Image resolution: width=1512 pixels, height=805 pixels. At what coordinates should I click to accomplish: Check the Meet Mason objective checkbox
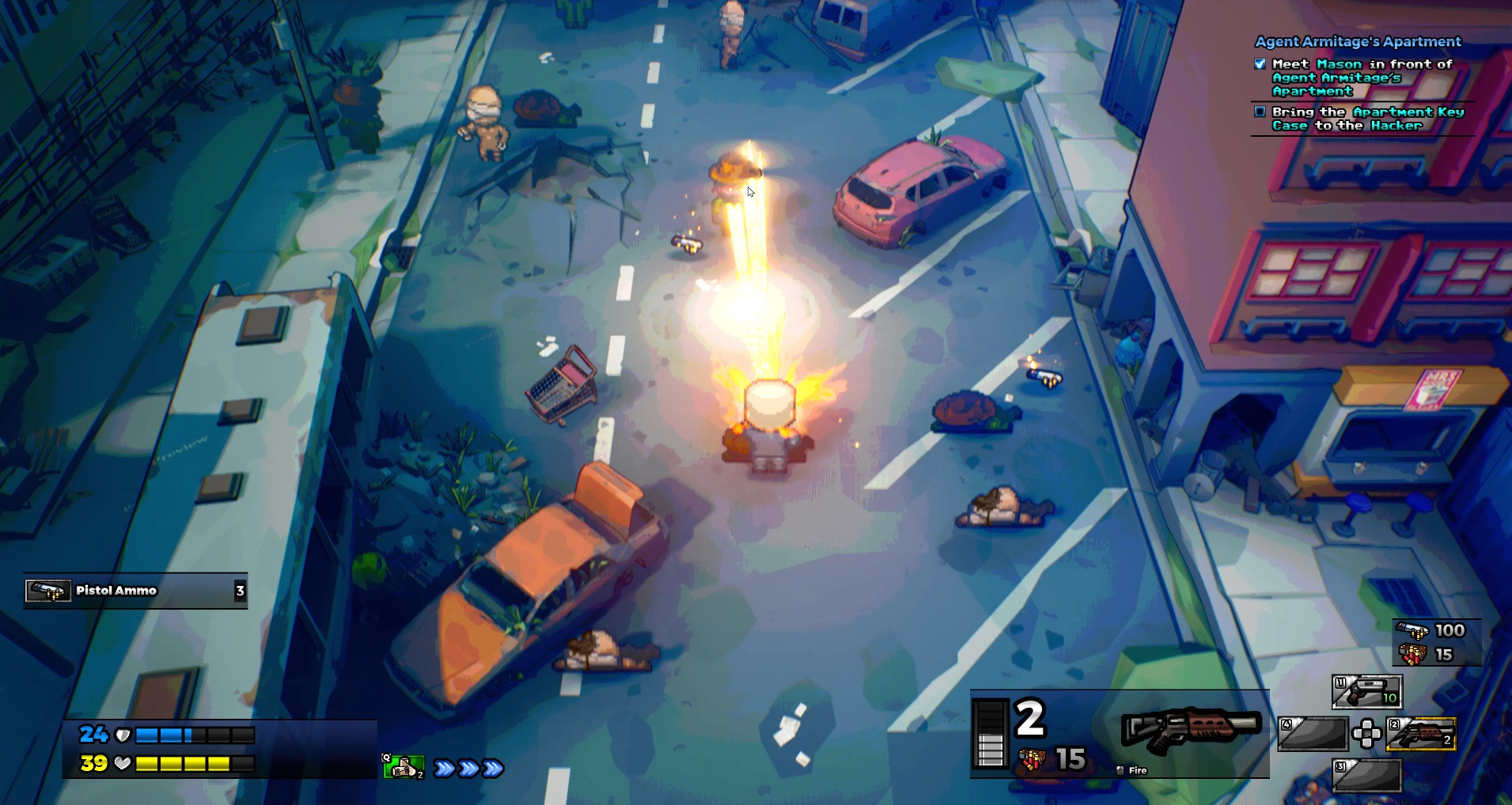[x=1260, y=64]
